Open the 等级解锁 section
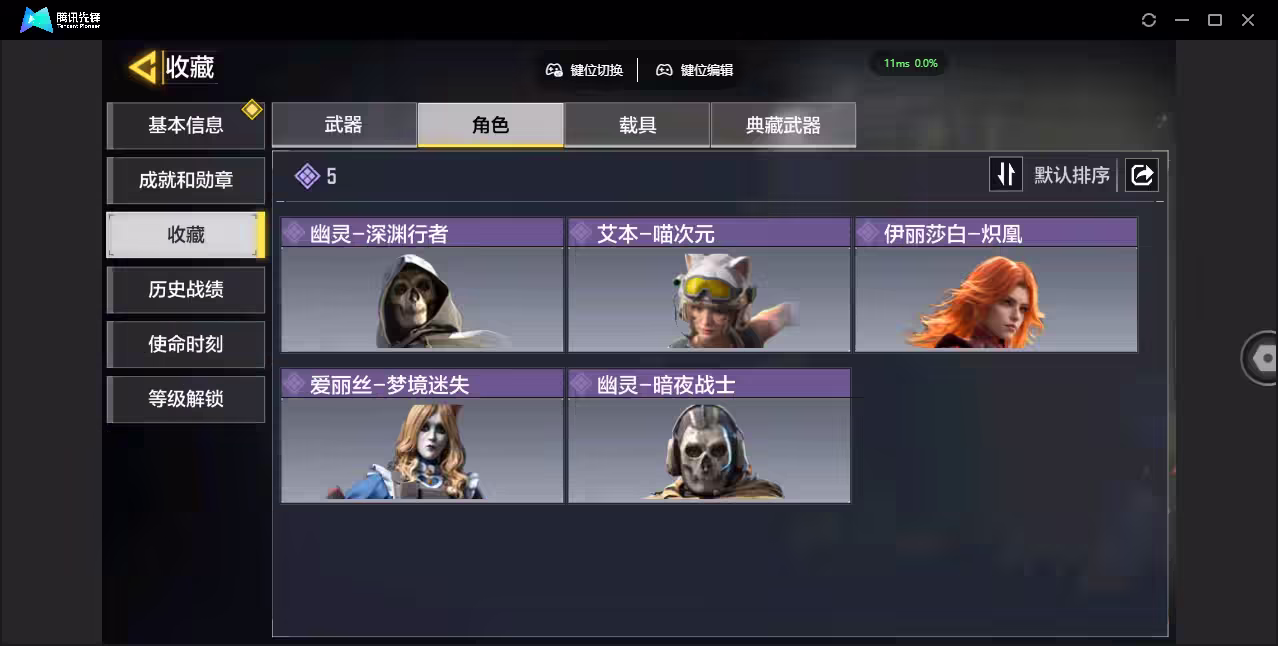Image resolution: width=1278 pixels, height=646 pixels. pyautogui.click(x=186, y=399)
